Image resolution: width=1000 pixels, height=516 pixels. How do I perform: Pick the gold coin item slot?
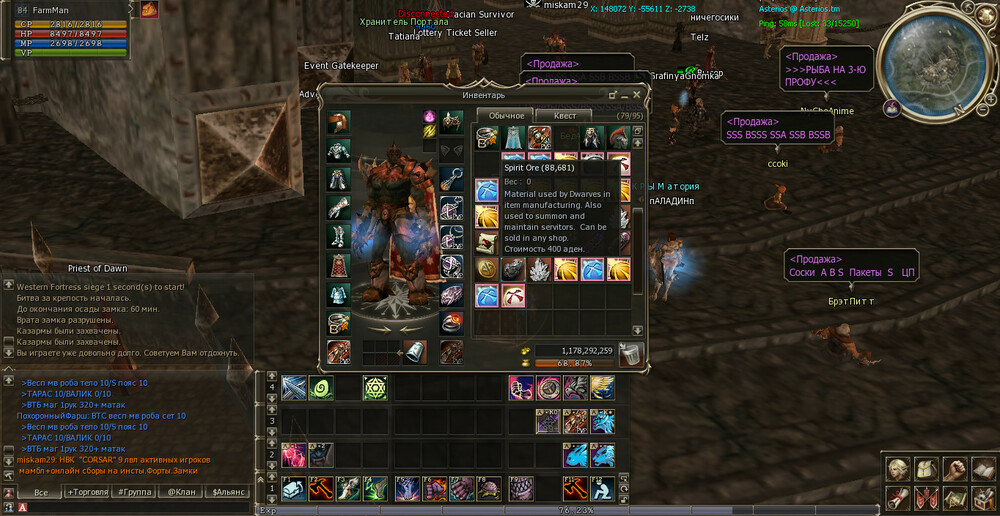pos(487,268)
